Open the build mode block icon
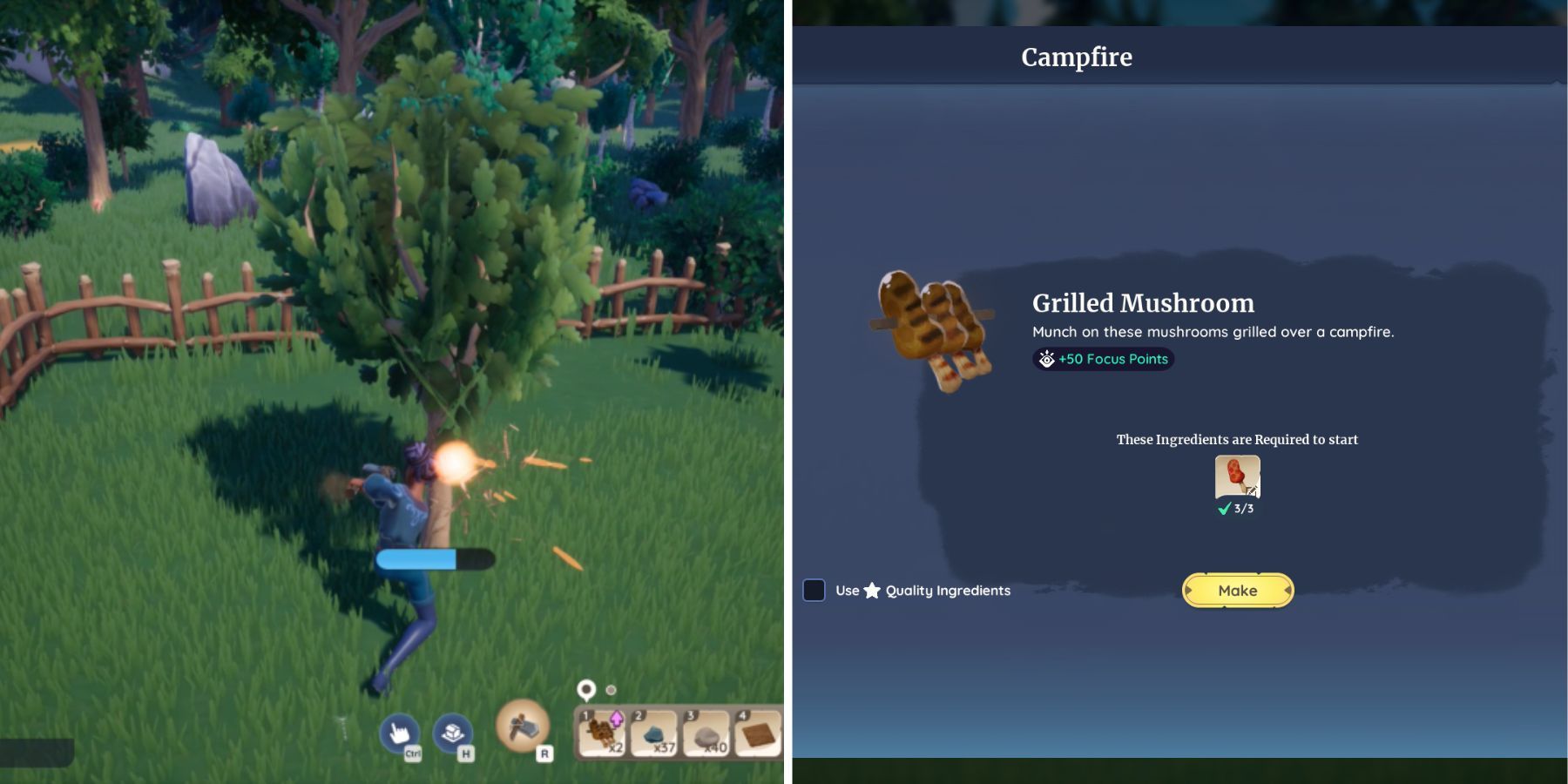Image resolution: width=1568 pixels, height=784 pixels. pyautogui.click(x=452, y=733)
